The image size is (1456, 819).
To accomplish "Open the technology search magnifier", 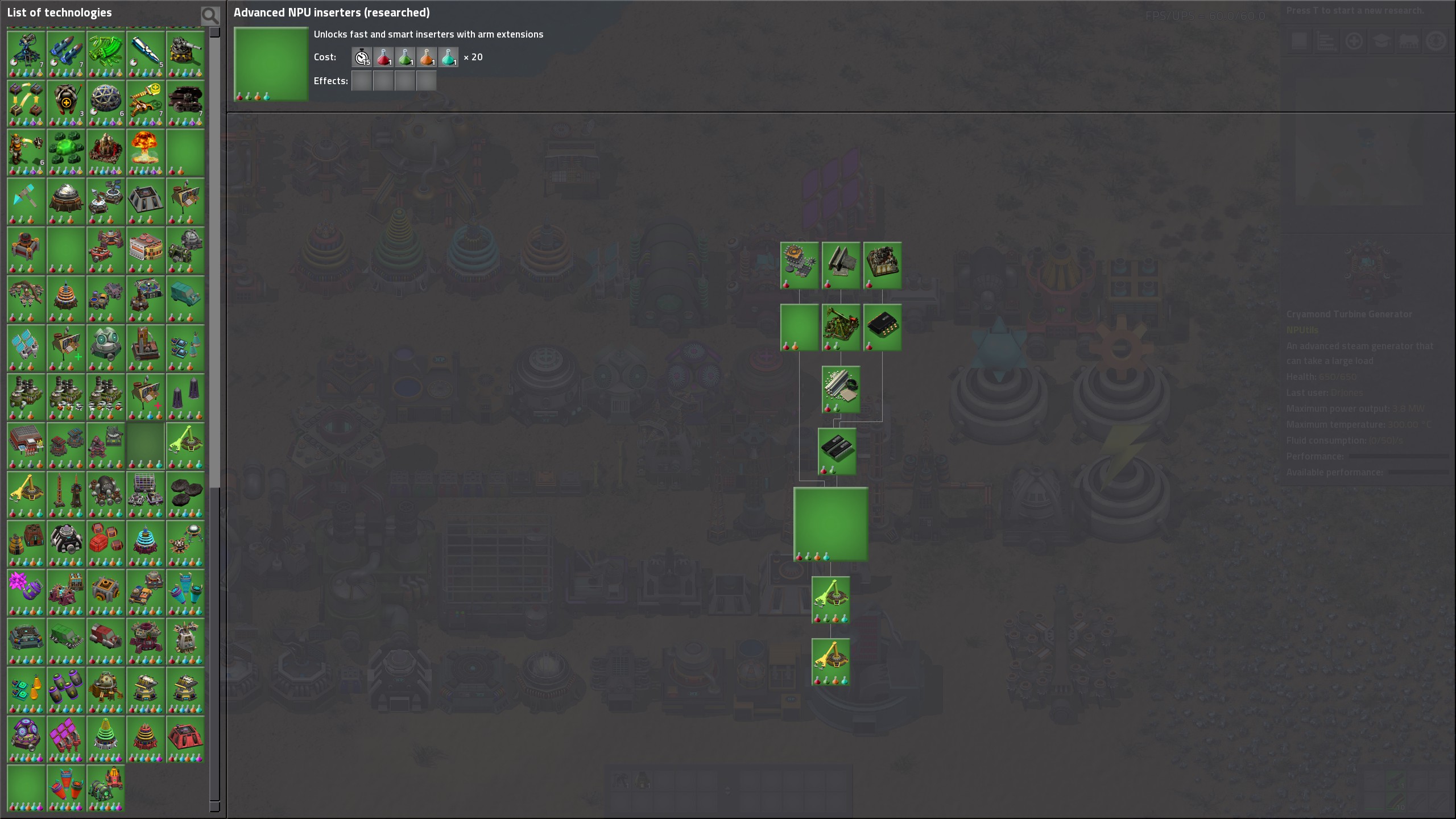I will pos(210,15).
